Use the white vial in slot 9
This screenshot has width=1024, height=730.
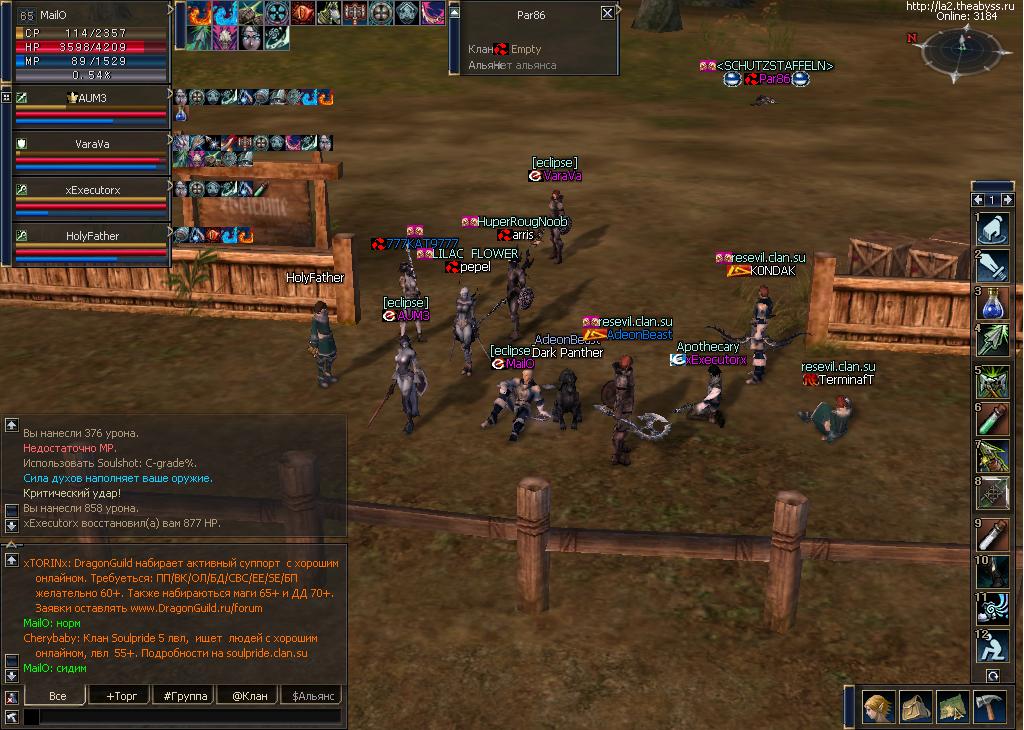point(993,534)
